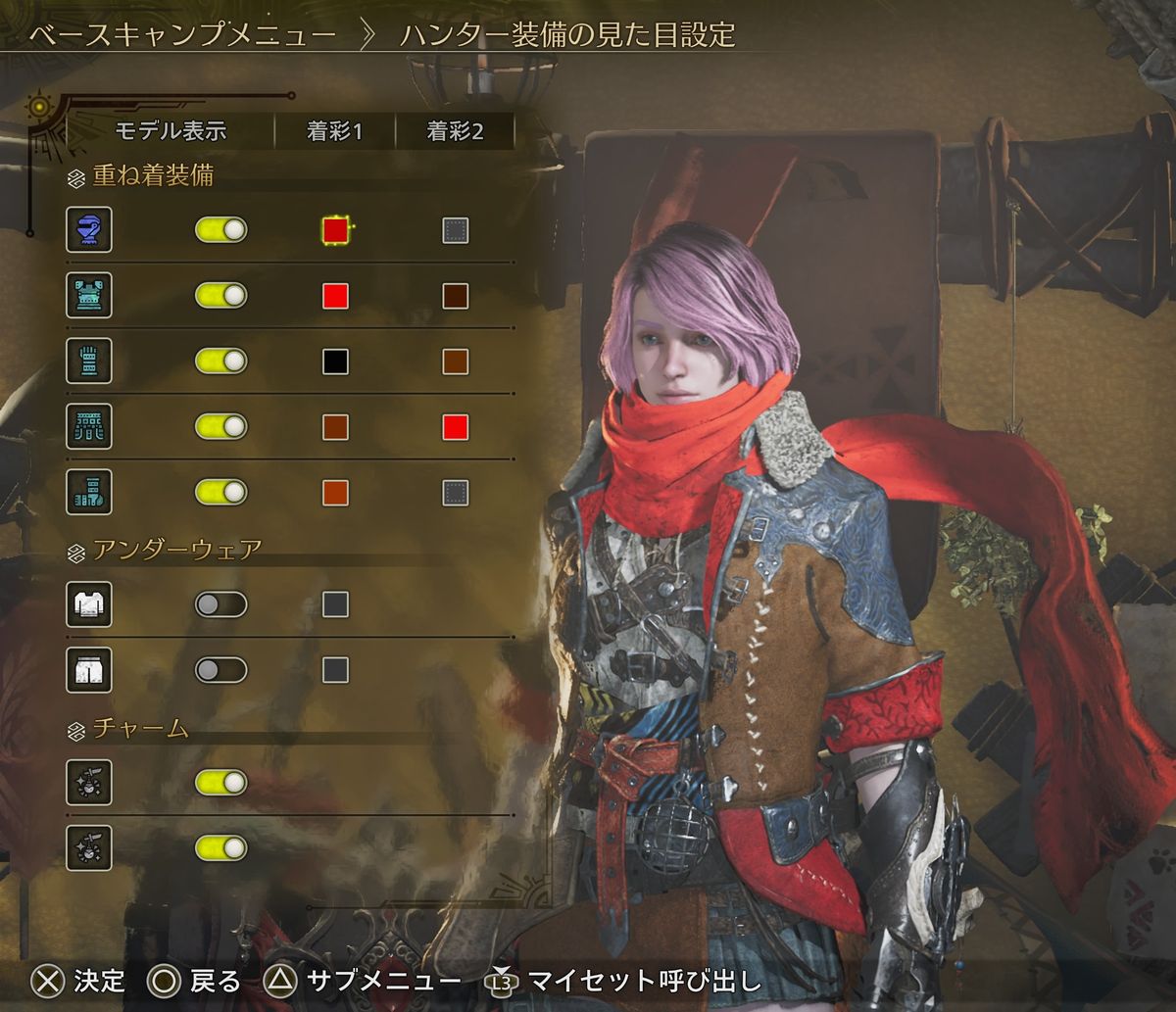Choose the waist armor color 1 brown swatch
The image size is (1176, 1012).
(335, 426)
